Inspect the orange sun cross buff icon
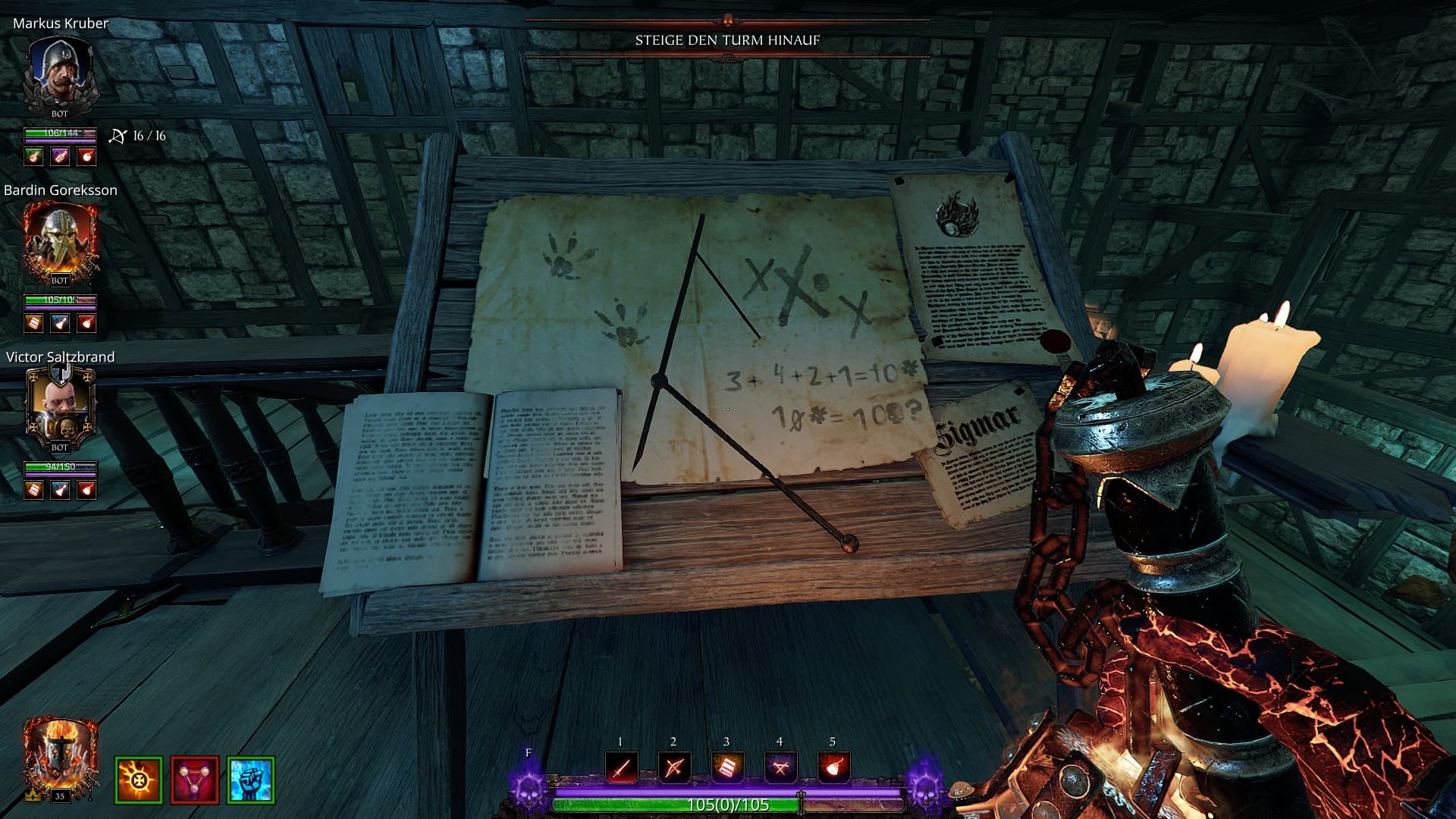 click(x=138, y=780)
